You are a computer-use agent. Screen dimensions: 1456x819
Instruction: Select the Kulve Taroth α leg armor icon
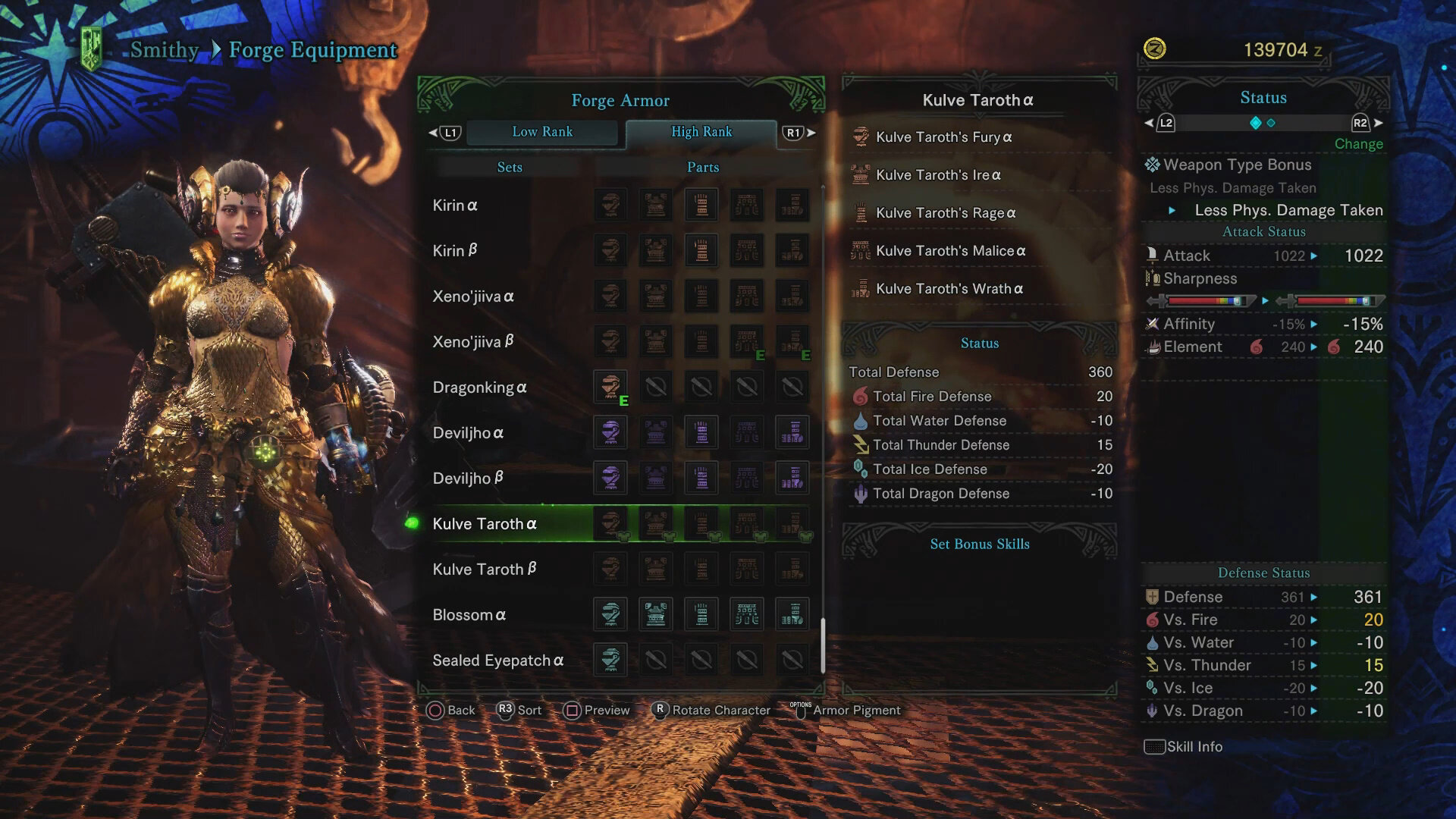(x=792, y=523)
